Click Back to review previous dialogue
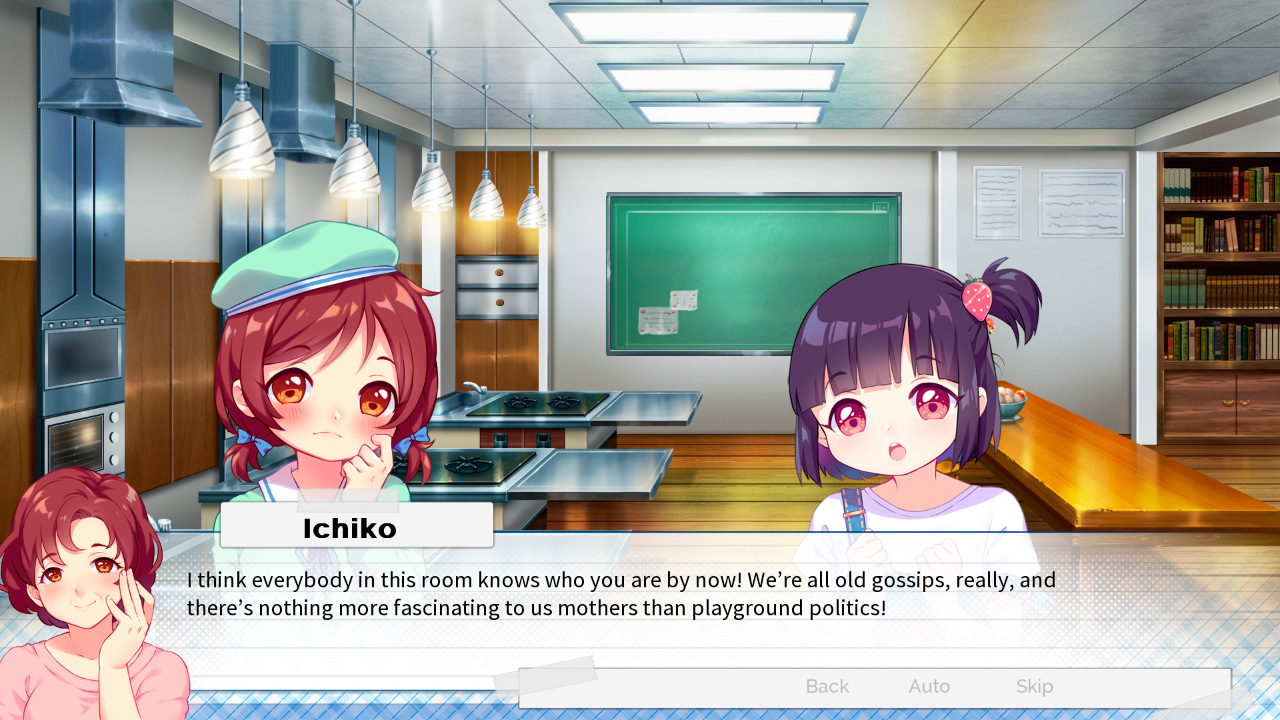Image resolution: width=1280 pixels, height=720 pixels. pyautogui.click(x=826, y=686)
